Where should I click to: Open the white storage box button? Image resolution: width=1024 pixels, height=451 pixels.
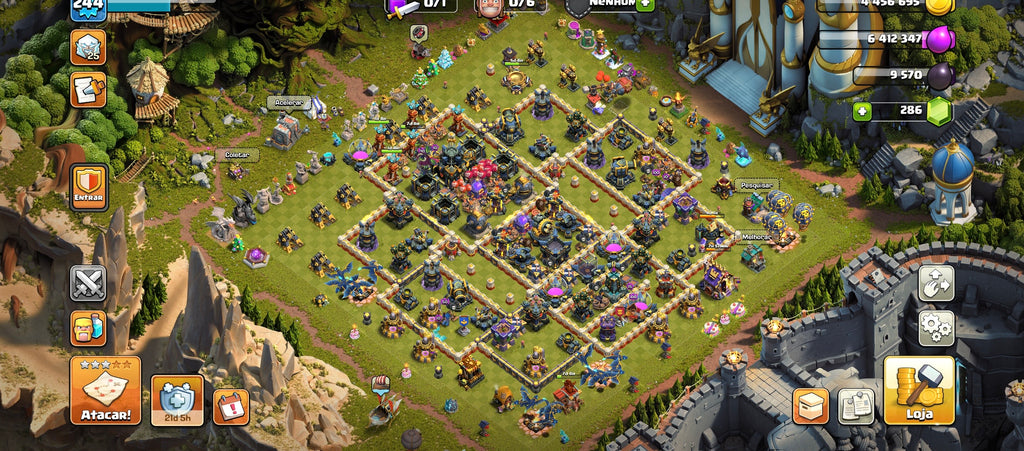[810, 405]
